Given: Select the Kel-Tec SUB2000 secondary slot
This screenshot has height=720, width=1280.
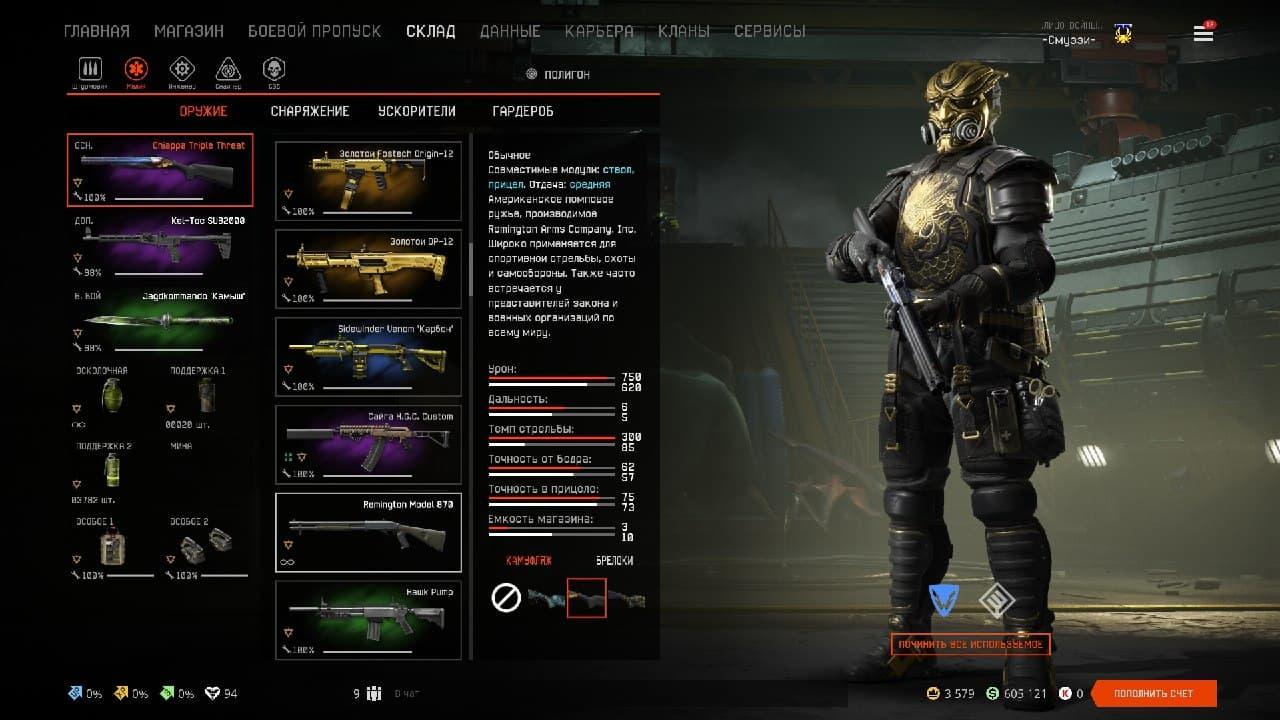Looking at the screenshot, I should 160,245.
